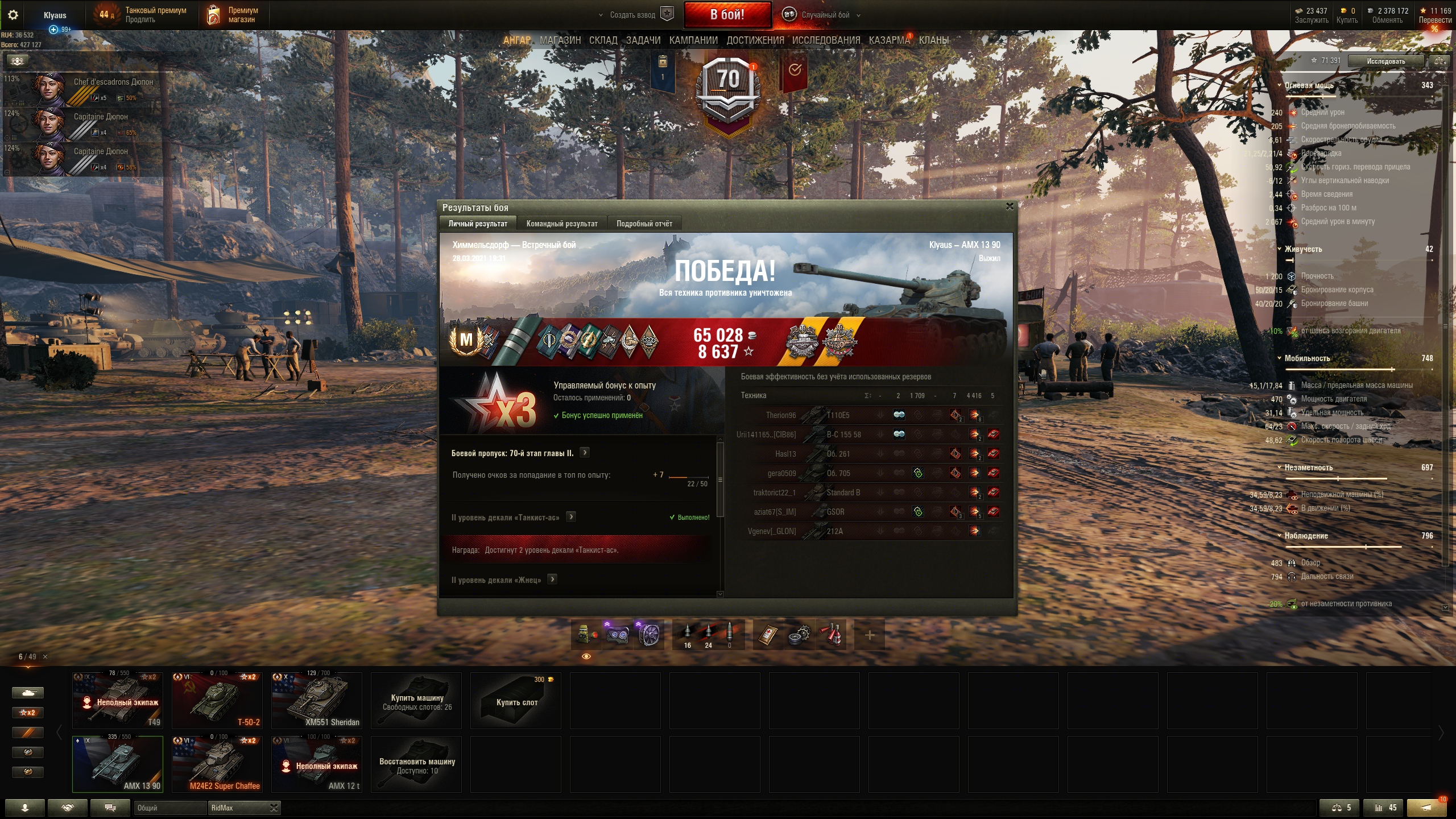Screen dimensions: 1456x819
Task: Close the Результаты боя window
Action: (1010, 206)
